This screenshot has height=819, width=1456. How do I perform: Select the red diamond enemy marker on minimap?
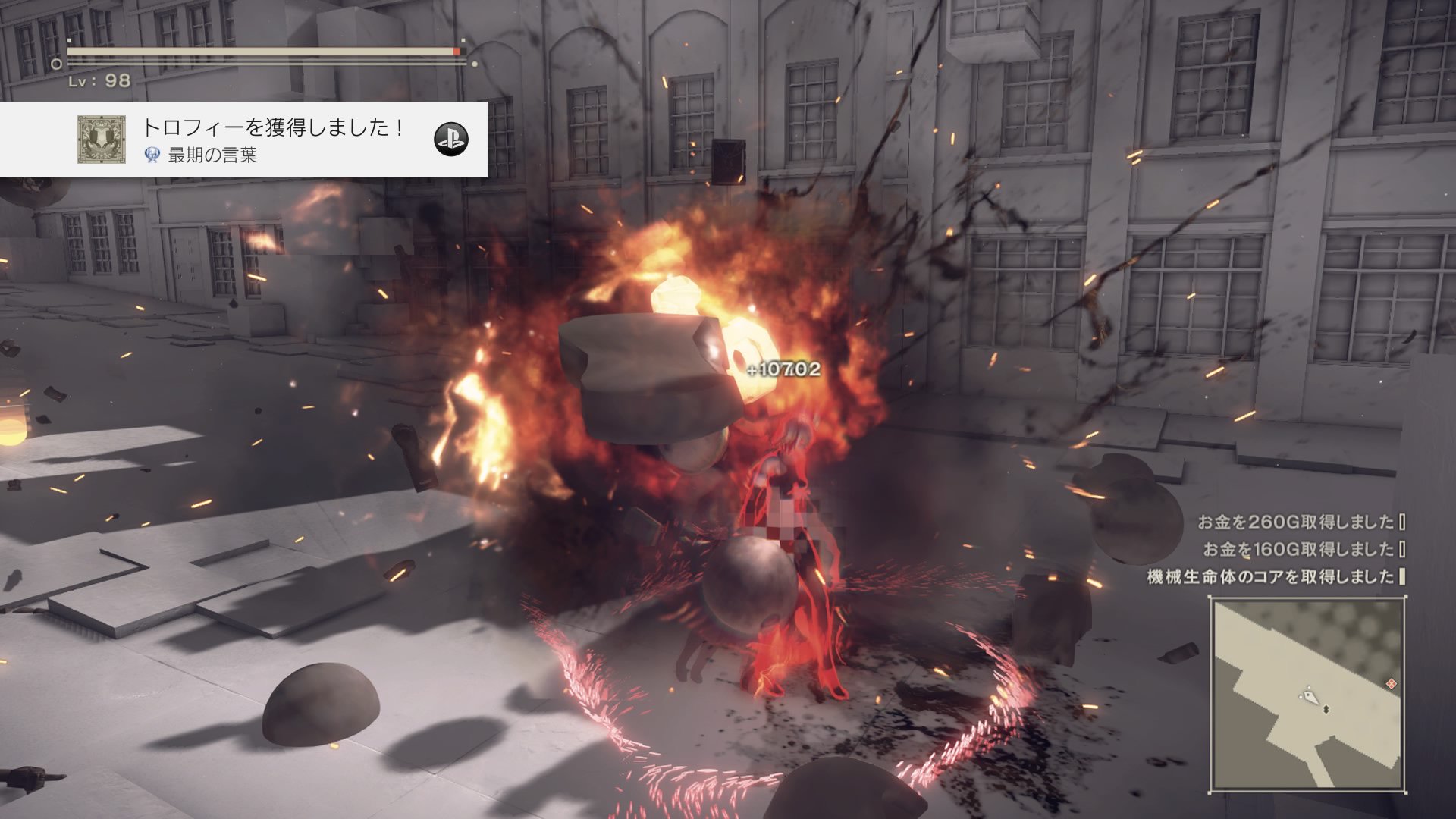1392,683
